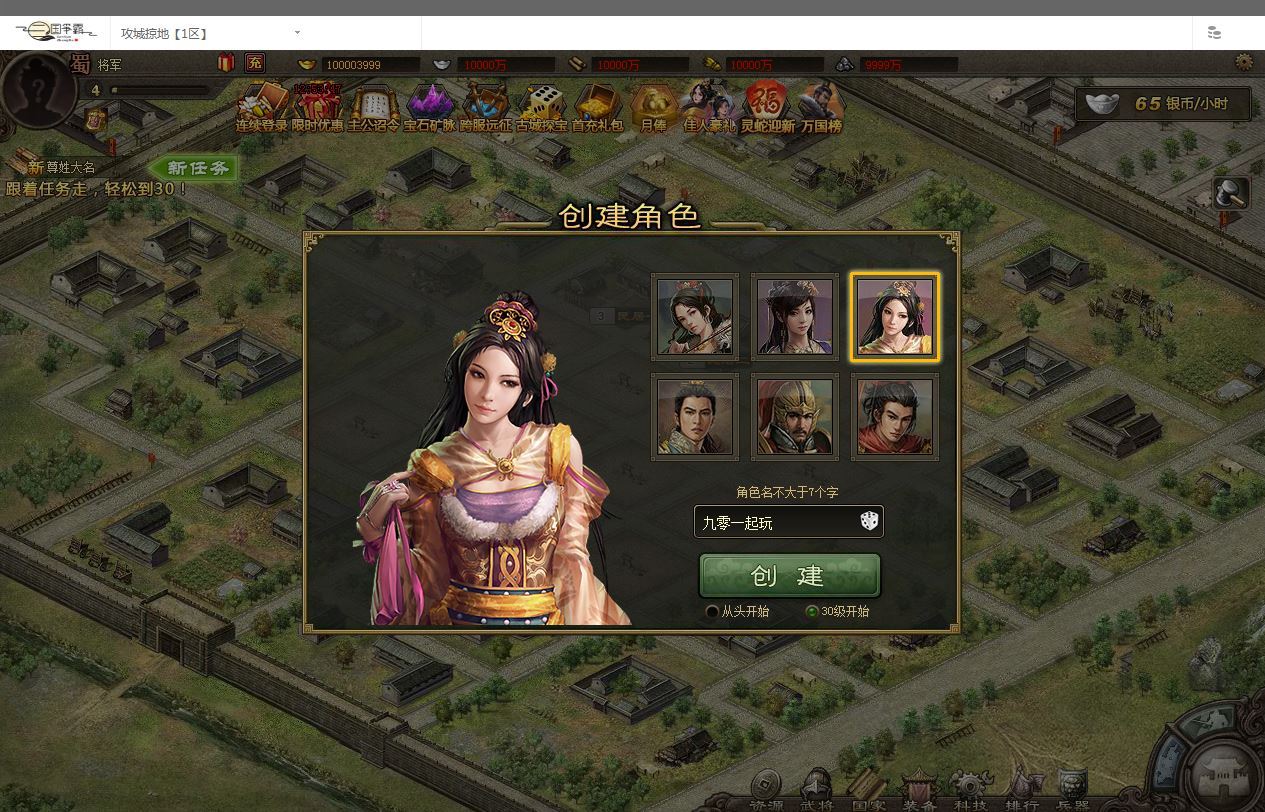
Task: Choose the 30级开始 level-30 start option
Action: [812, 611]
